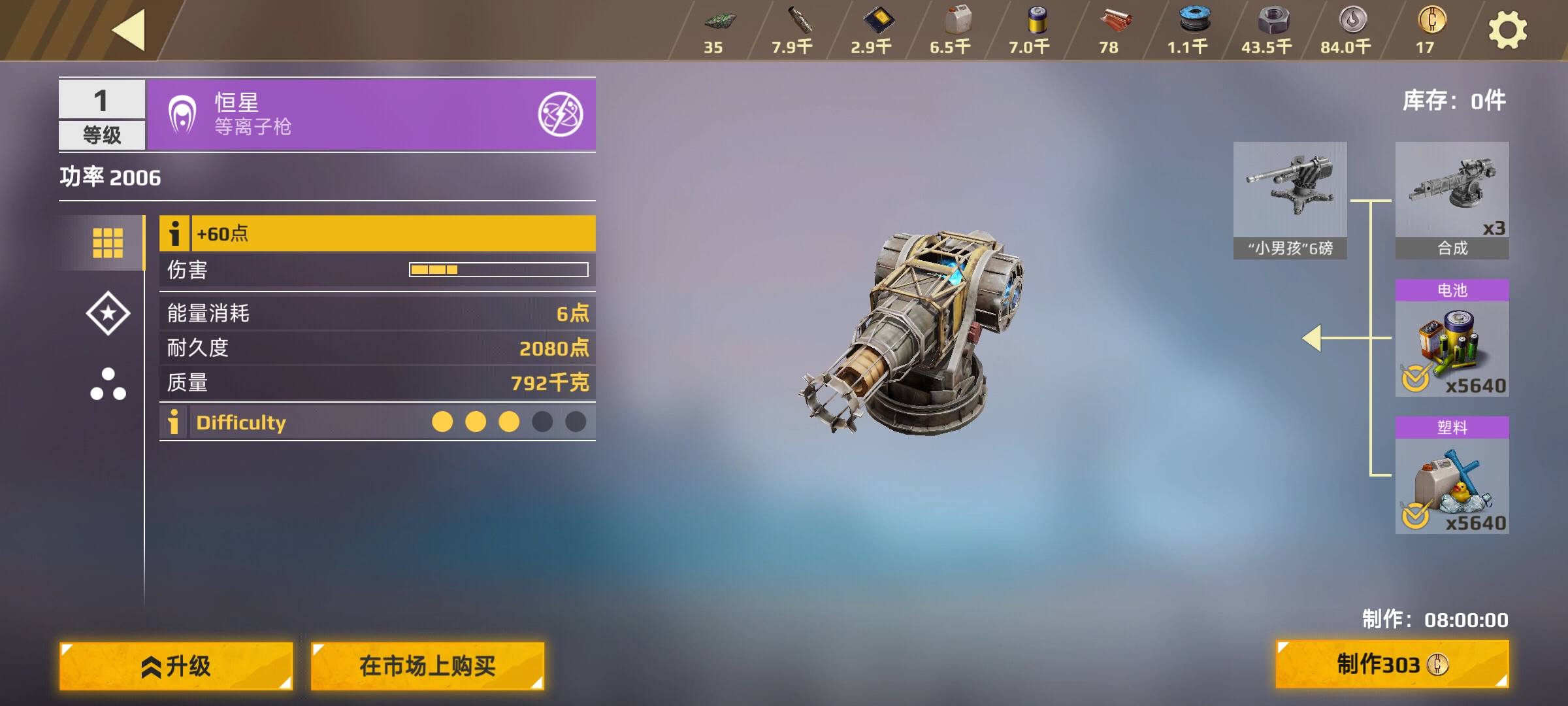Open the gear settings menu
This screenshot has height=706, width=1568.
point(1507,31)
